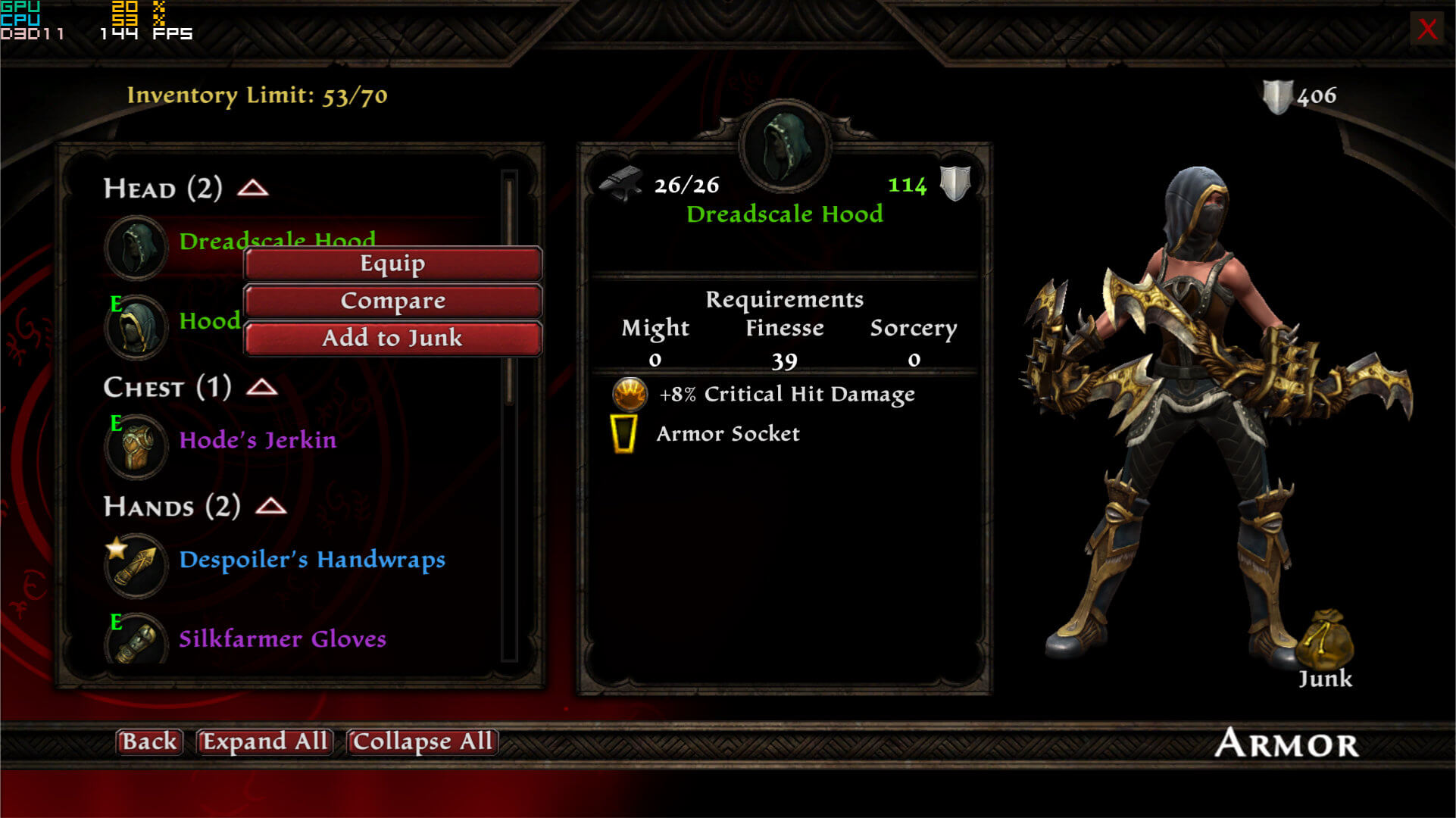Collapse All armor categories
1456x818 pixels.
click(x=423, y=741)
